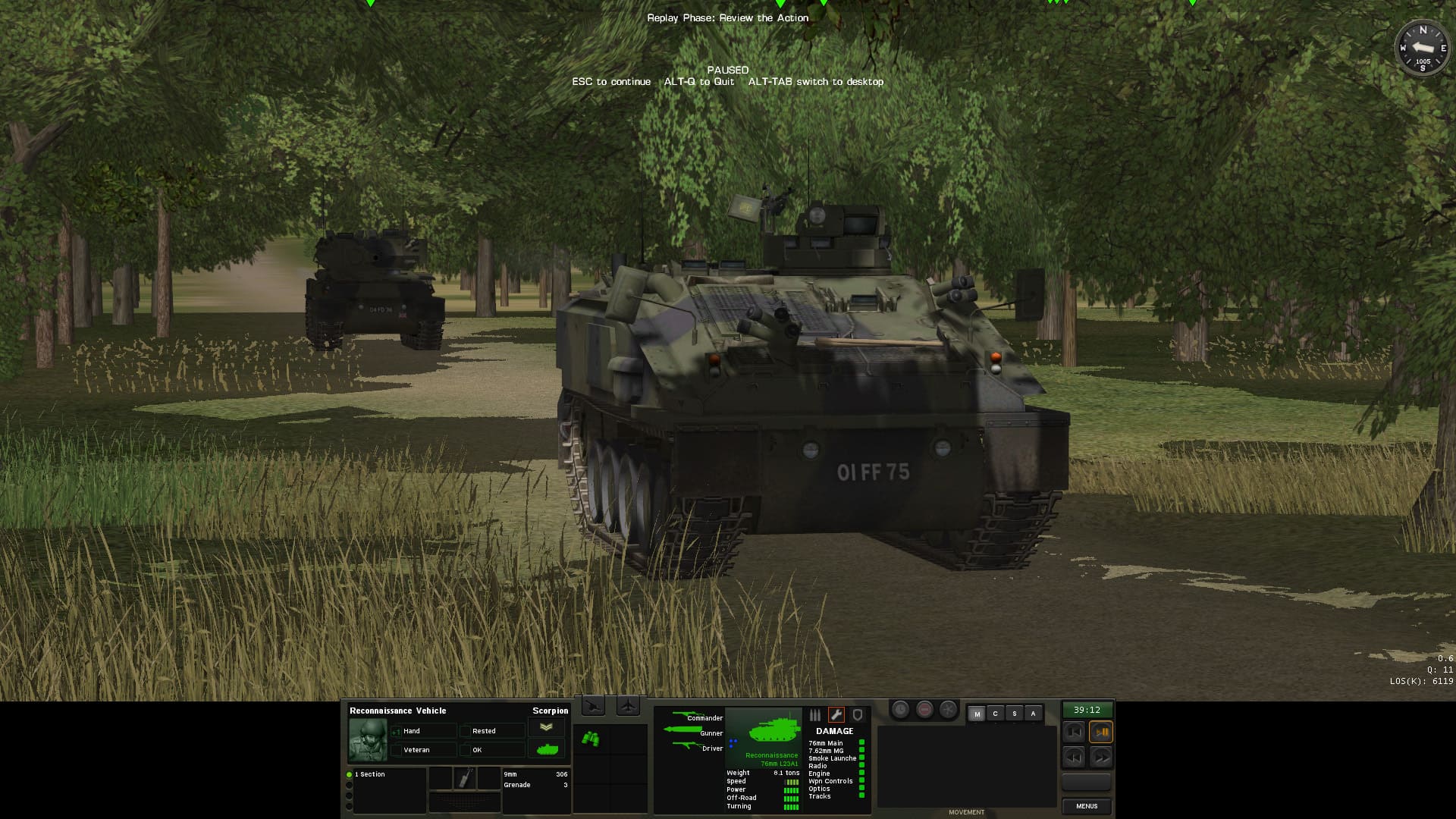Open the artillery support icon button
Viewport: 1456px width, 819px height.
[x=593, y=707]
